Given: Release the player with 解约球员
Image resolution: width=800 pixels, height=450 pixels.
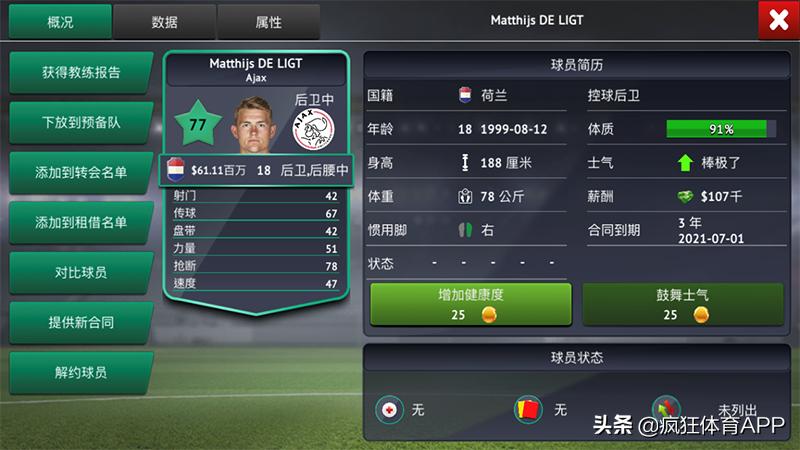Looking at the screenshot, I should tap(81, 372).
